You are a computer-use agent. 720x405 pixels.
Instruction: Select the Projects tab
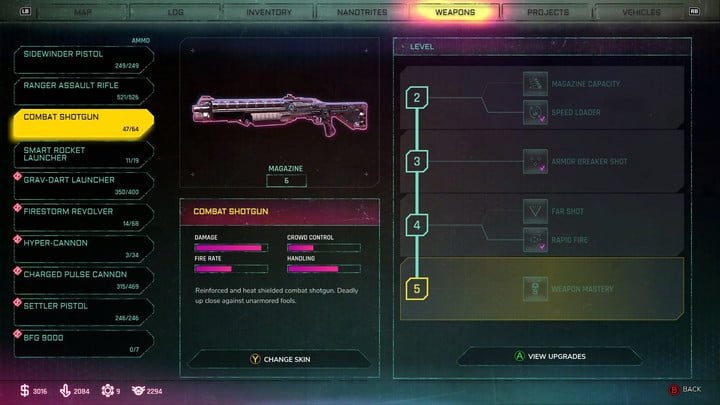click(549, 13)
